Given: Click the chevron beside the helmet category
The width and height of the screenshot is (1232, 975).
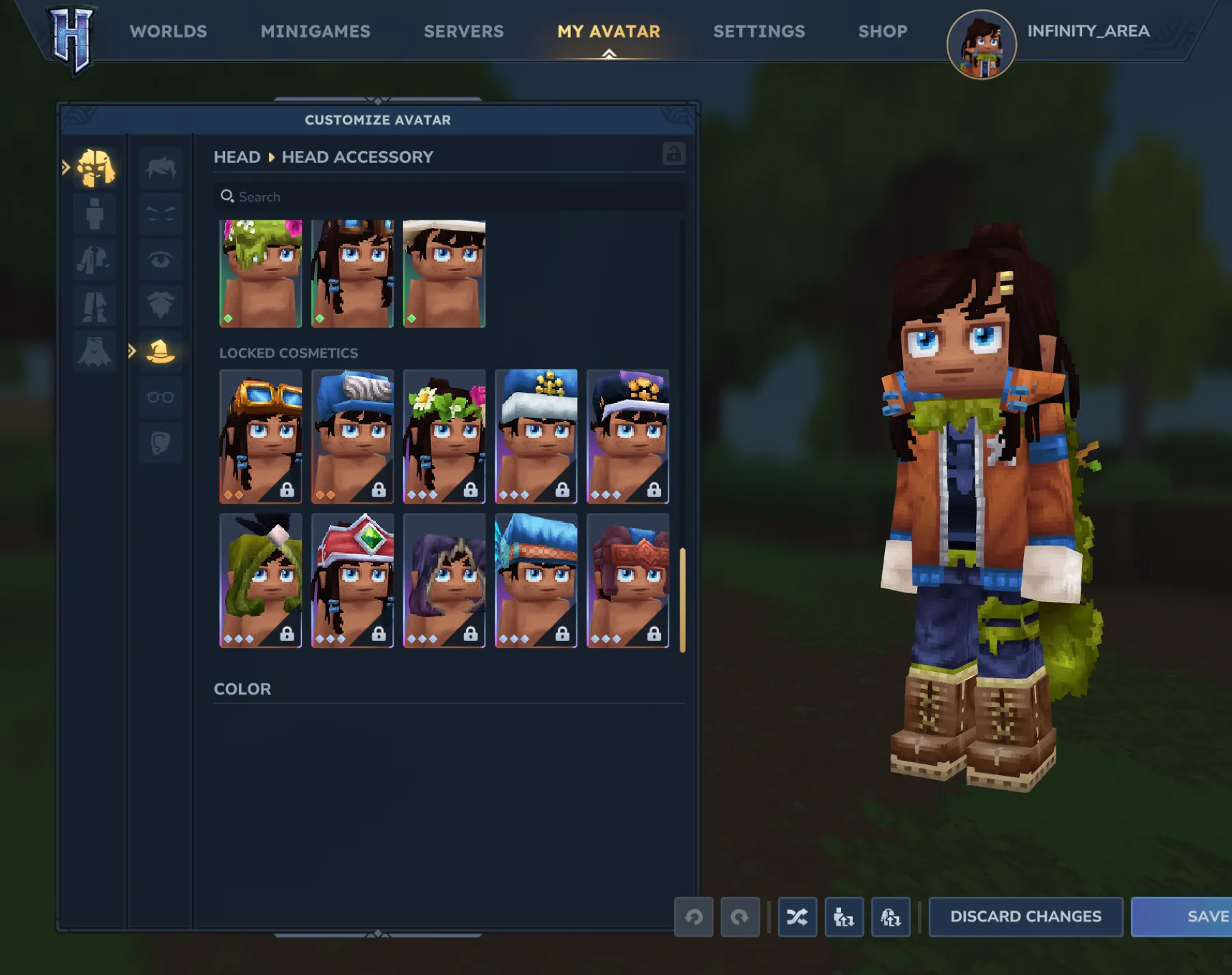Looking at the screenshot, I should (131, 352).
